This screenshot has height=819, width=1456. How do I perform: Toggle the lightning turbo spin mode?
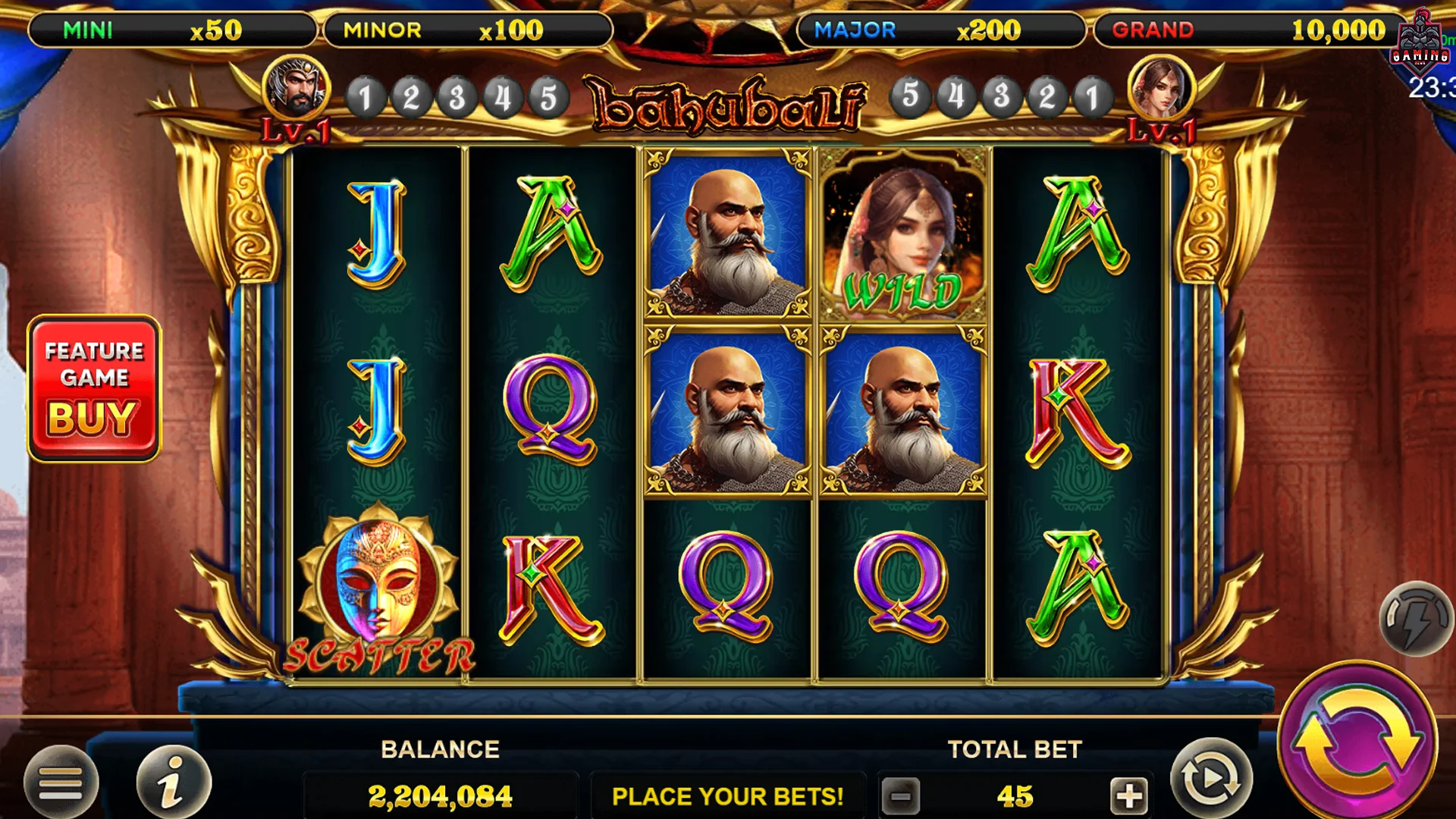pyautogui.click(x=1415, y=619)
